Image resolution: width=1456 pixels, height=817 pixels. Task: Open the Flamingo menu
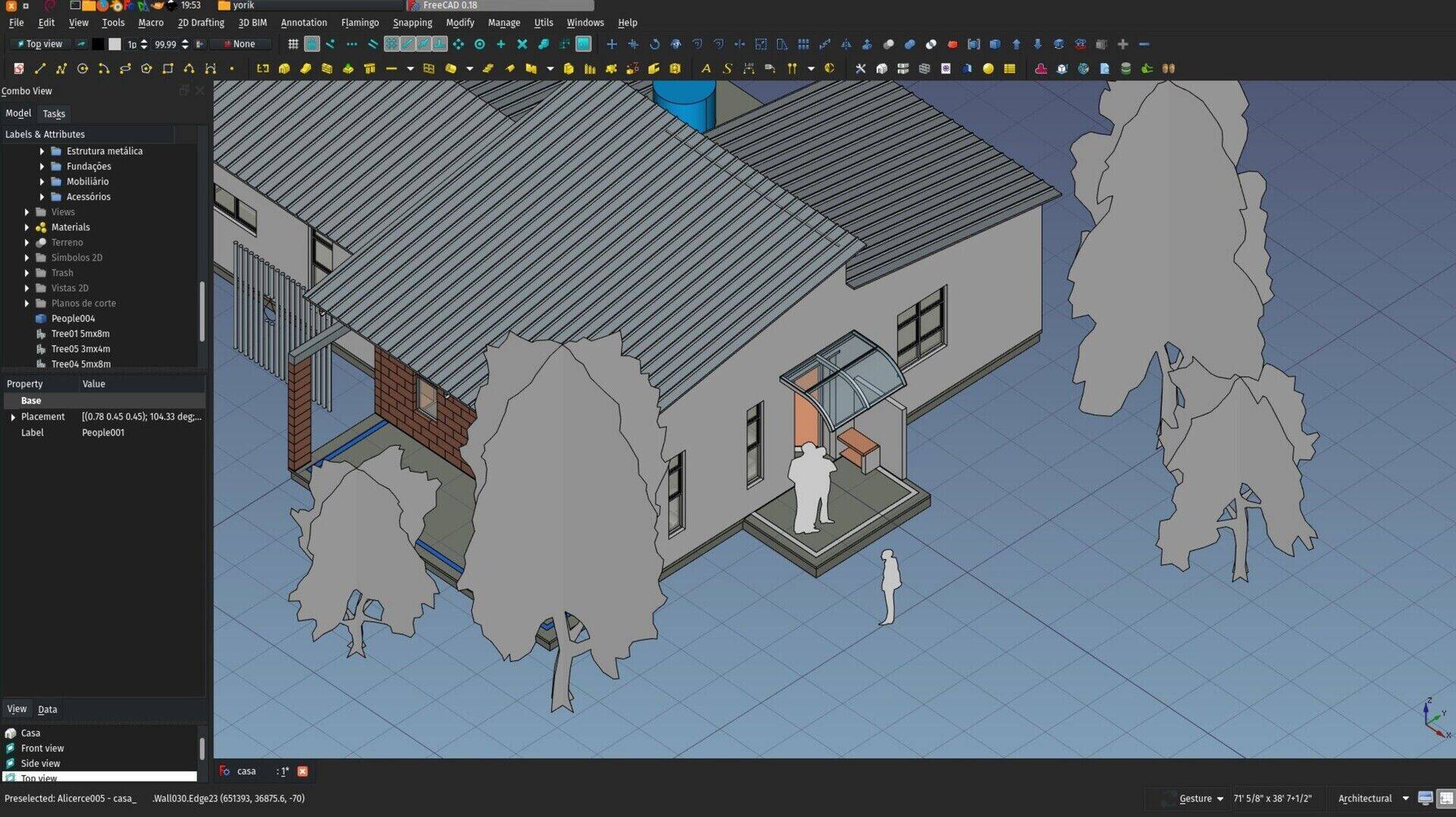[x=359, y=22]
